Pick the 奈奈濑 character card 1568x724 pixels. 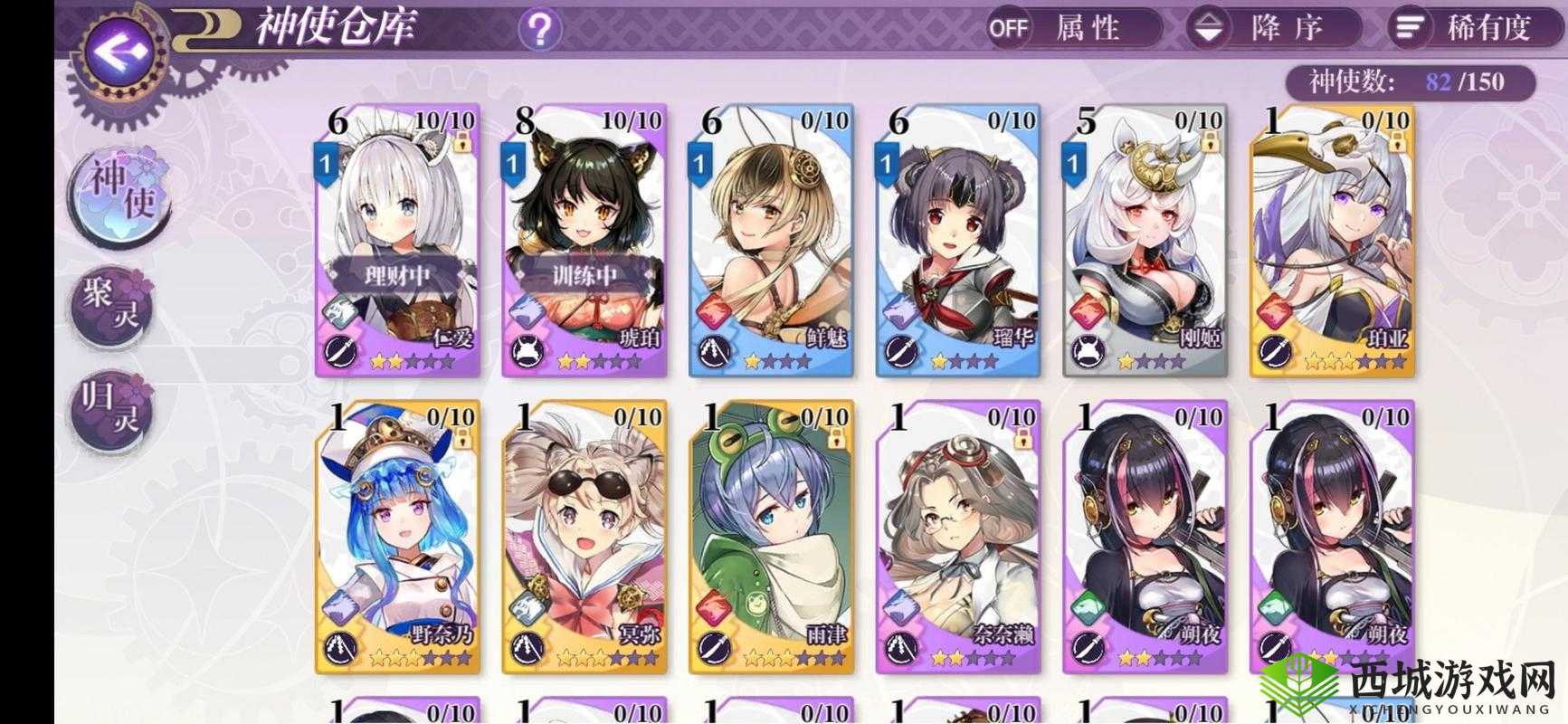point(958,537)
